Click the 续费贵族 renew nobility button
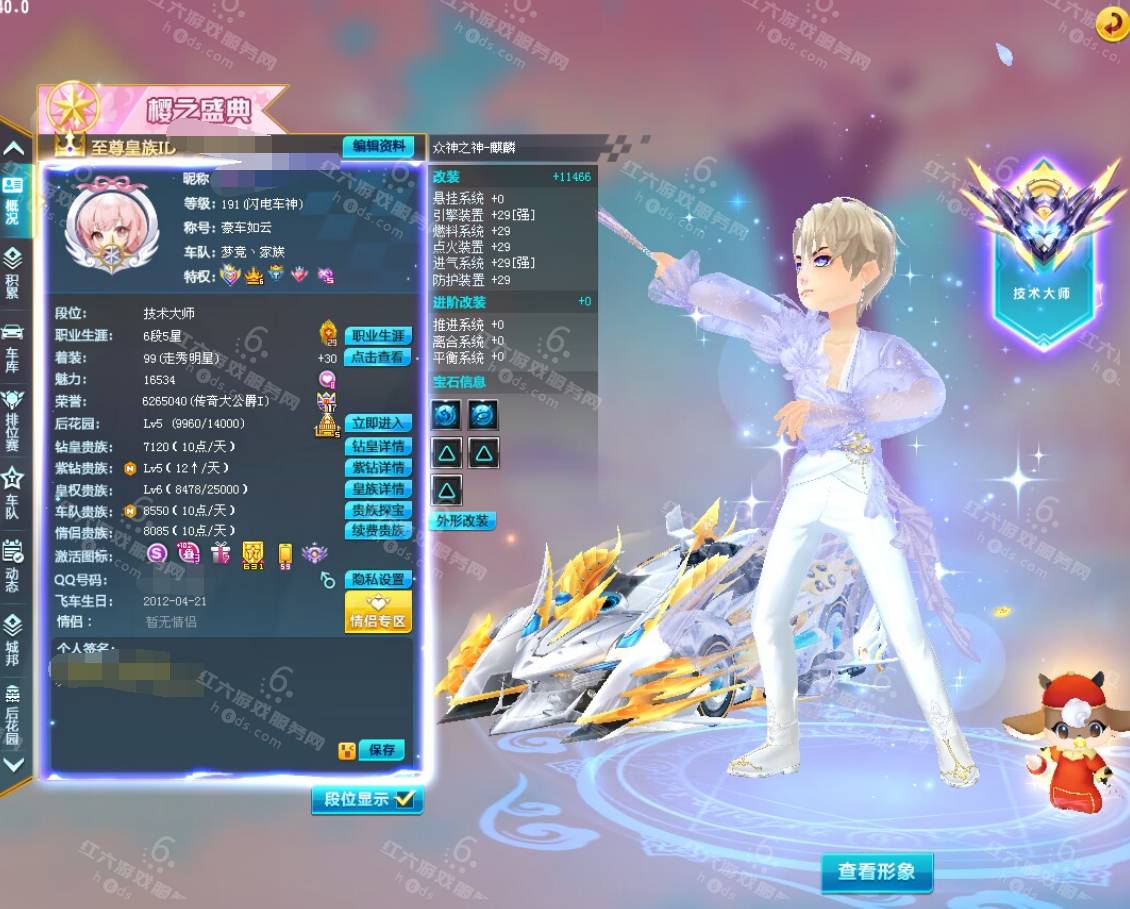 click(378, 531)
